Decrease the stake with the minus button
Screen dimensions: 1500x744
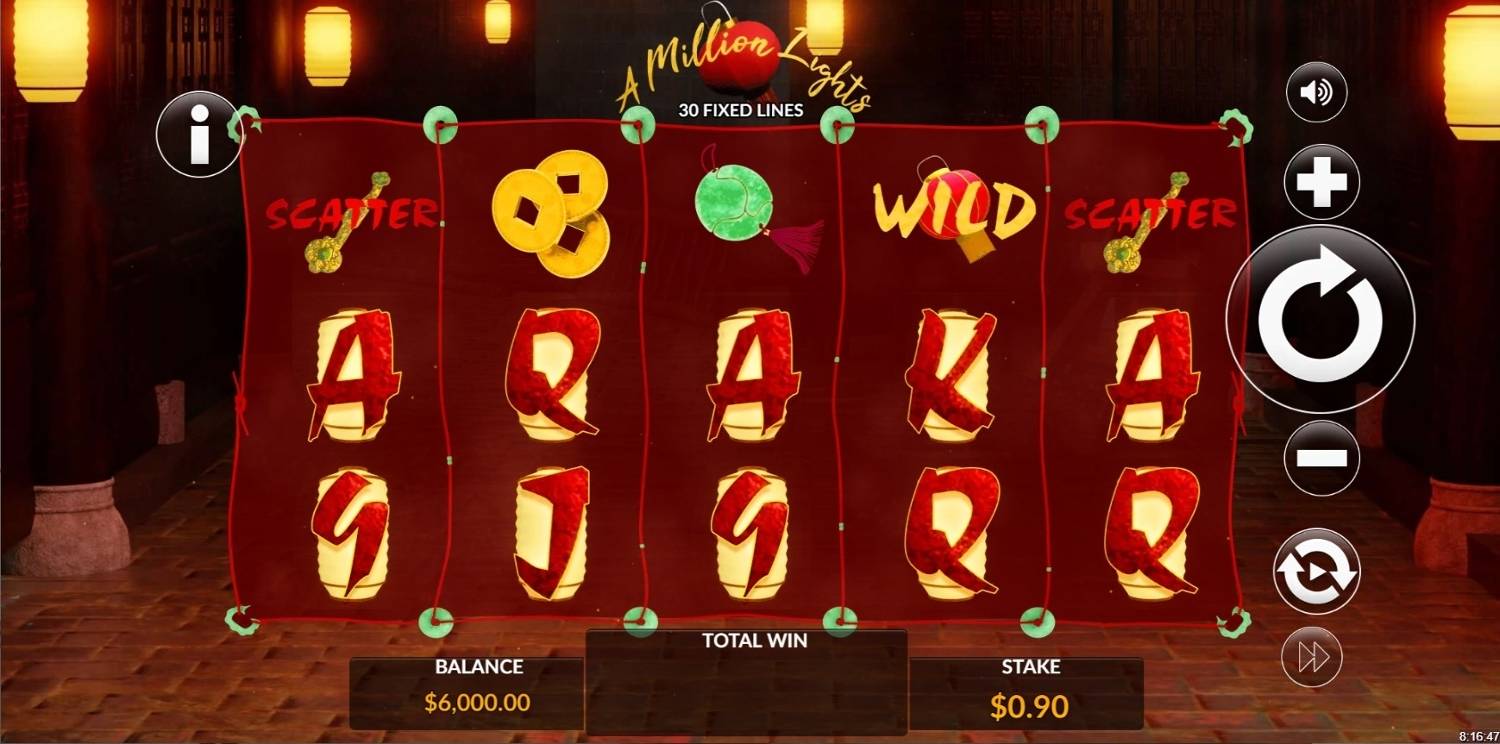pos(1321,458)
